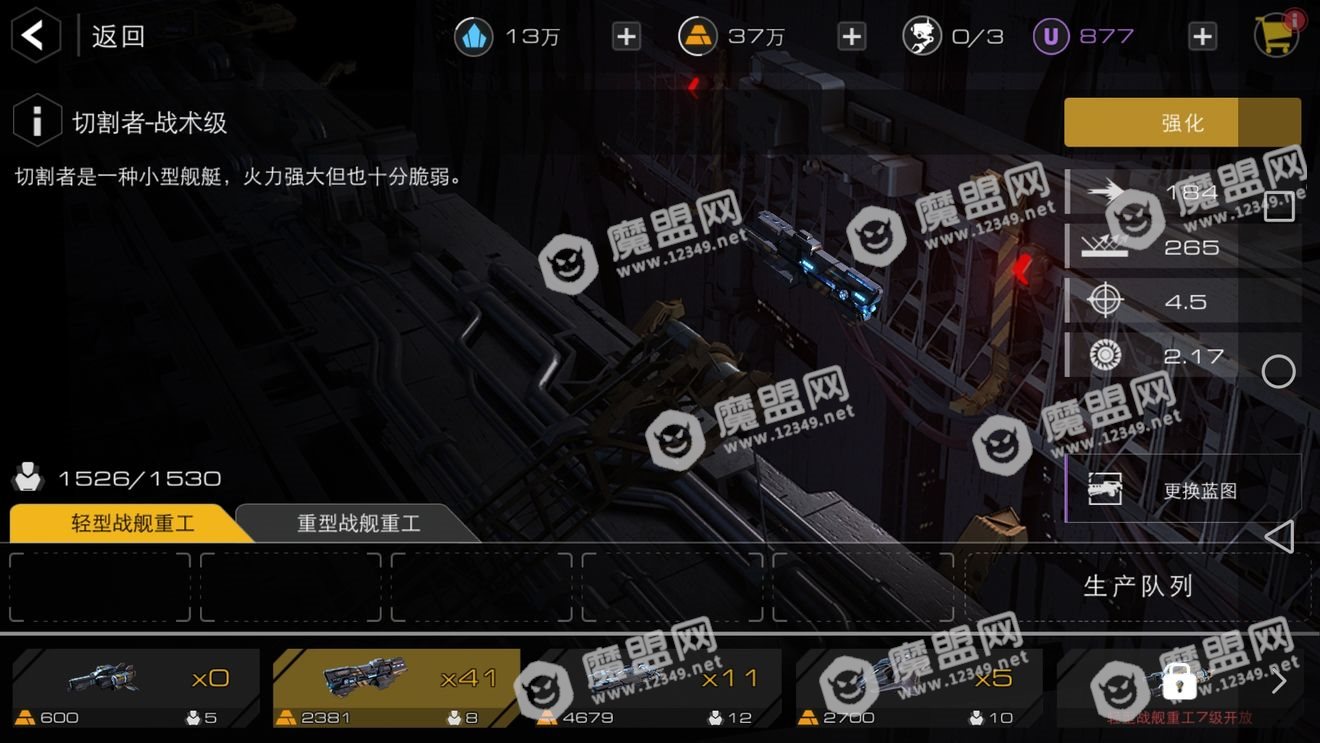Select the ship card with x11 count
Viewport: 1320px width, 743px height.
click(658, 686)
